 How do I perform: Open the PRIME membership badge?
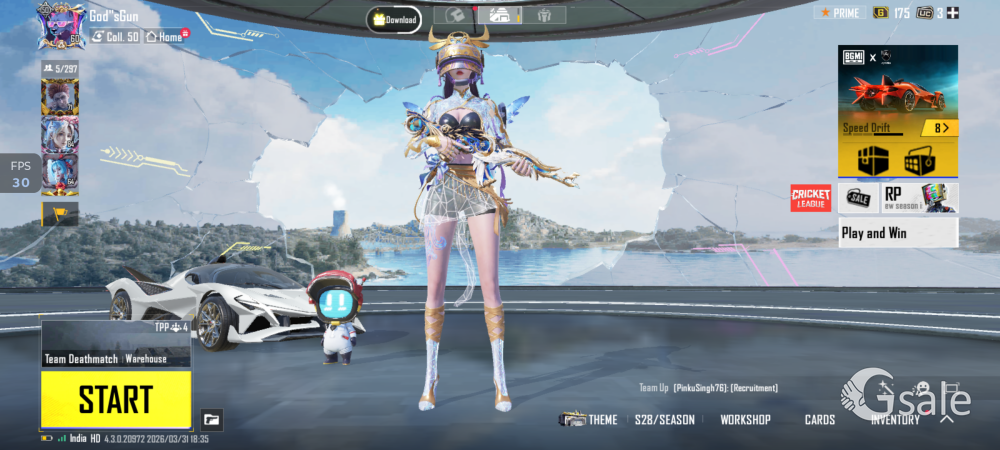[x=839, y=13]
